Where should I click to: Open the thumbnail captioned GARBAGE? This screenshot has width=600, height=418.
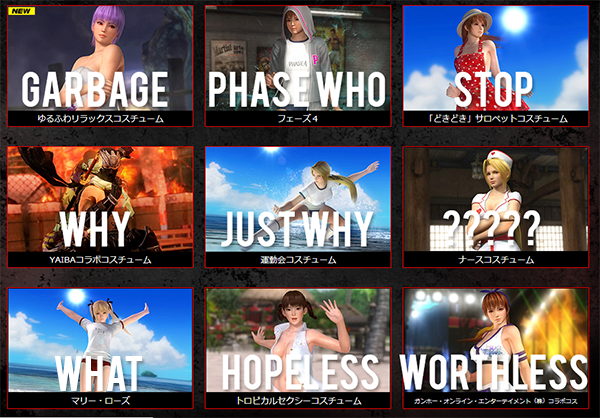(100, 62)
